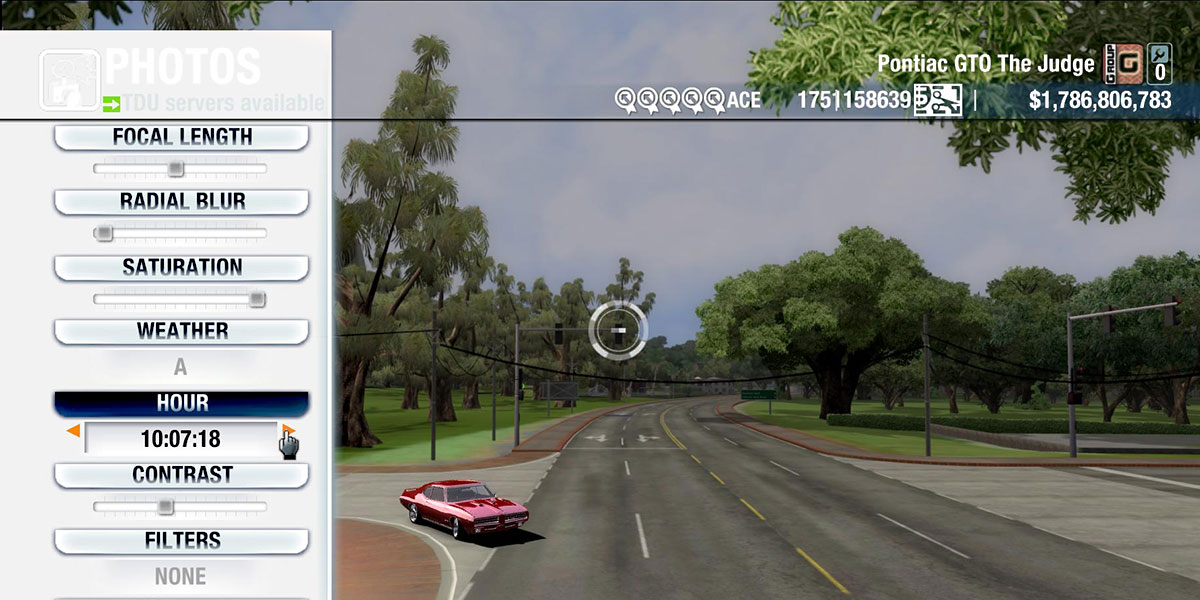
Task: Select the highlighted Hour option
Action: (x=181, y=403)
